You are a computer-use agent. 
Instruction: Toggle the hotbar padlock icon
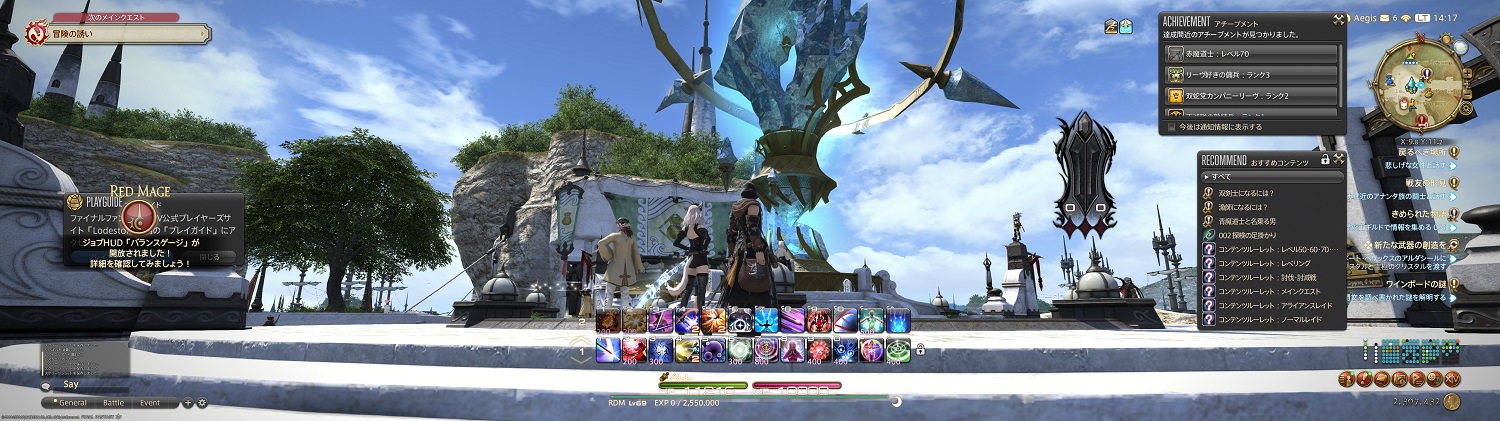[x=919, y=350]
